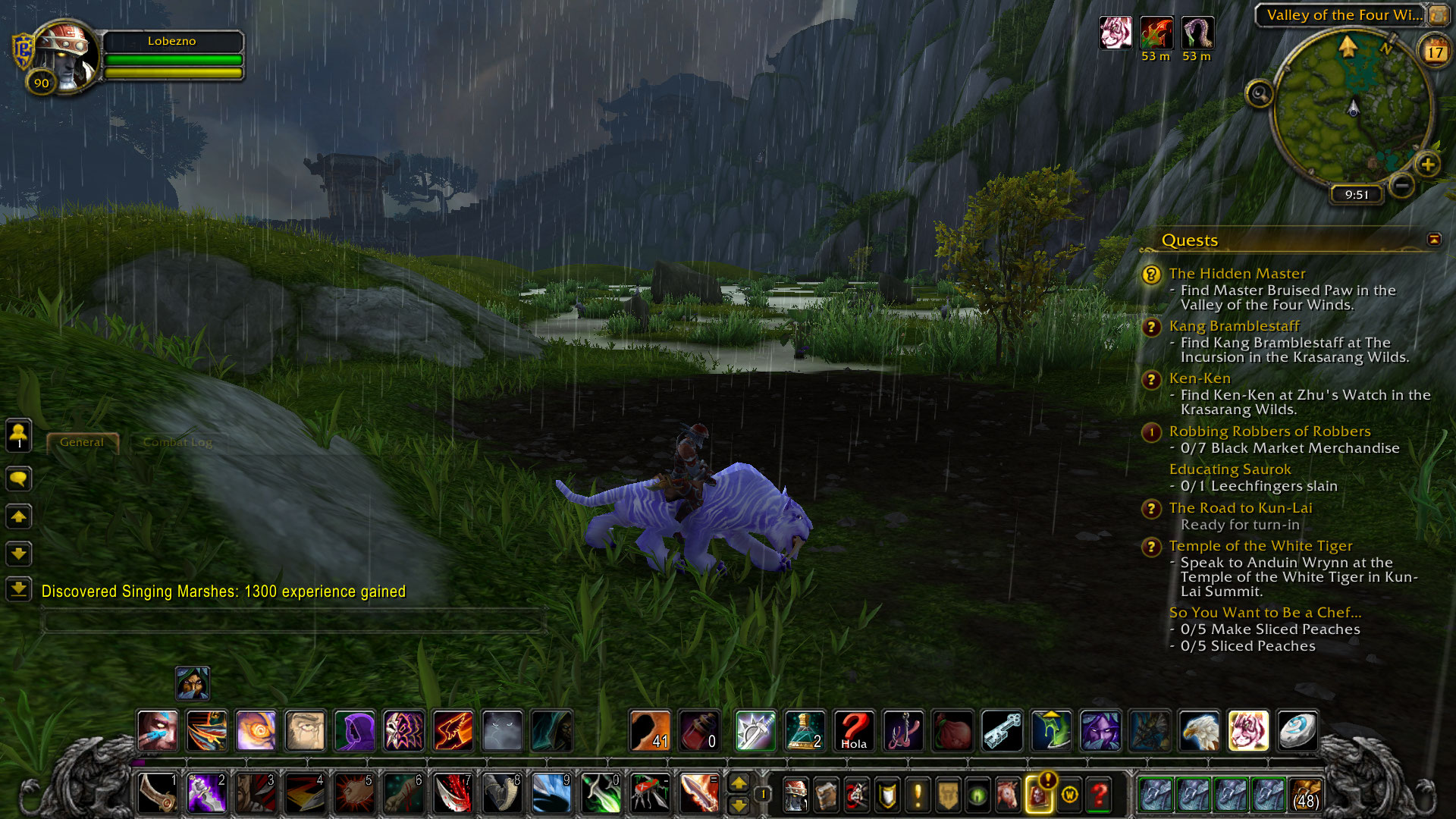1456x819 pixels.
Task: Click the Lobezno player portrait
Action: [x=67, y=57]
